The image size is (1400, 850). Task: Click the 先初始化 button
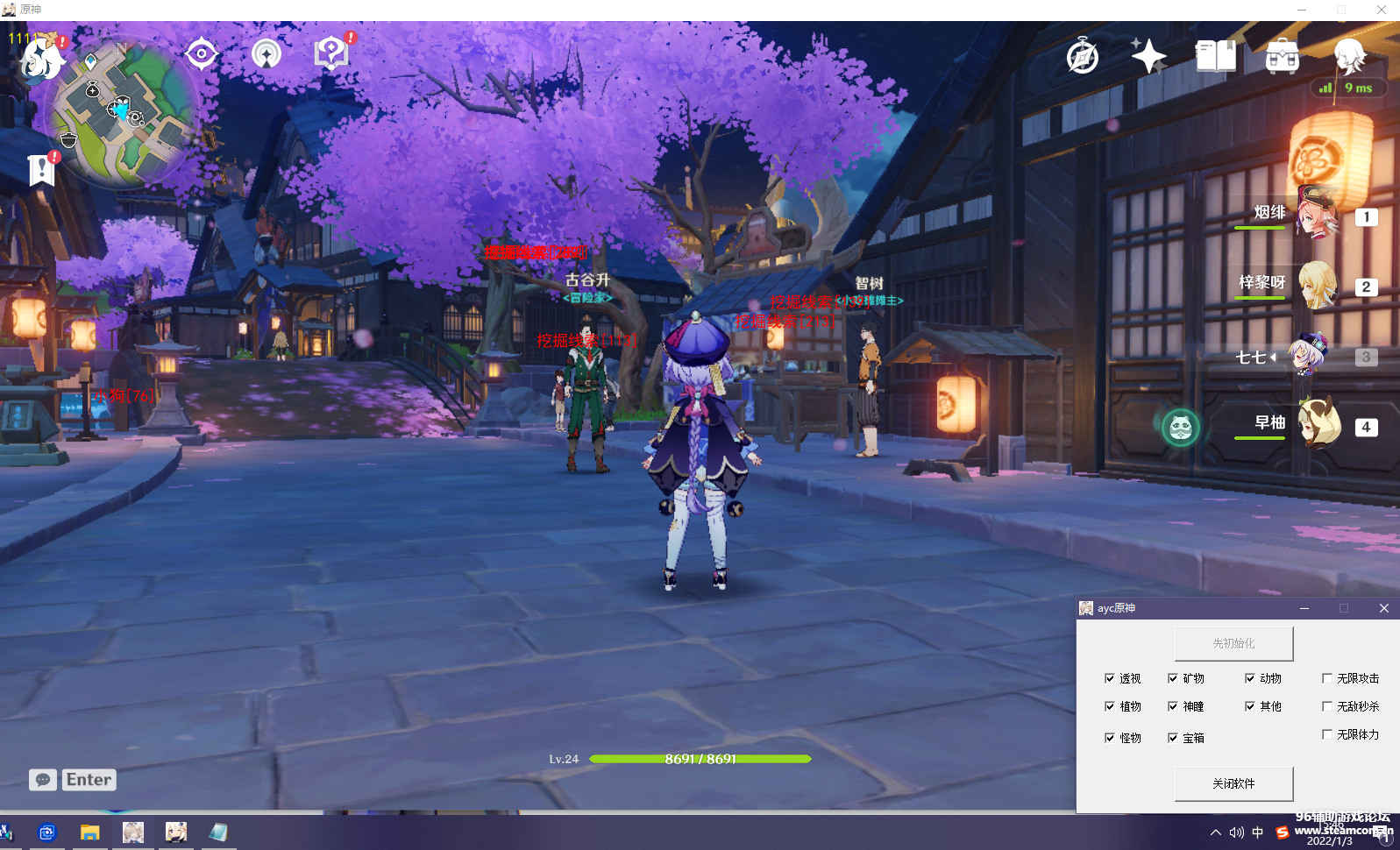[1233, 643]
